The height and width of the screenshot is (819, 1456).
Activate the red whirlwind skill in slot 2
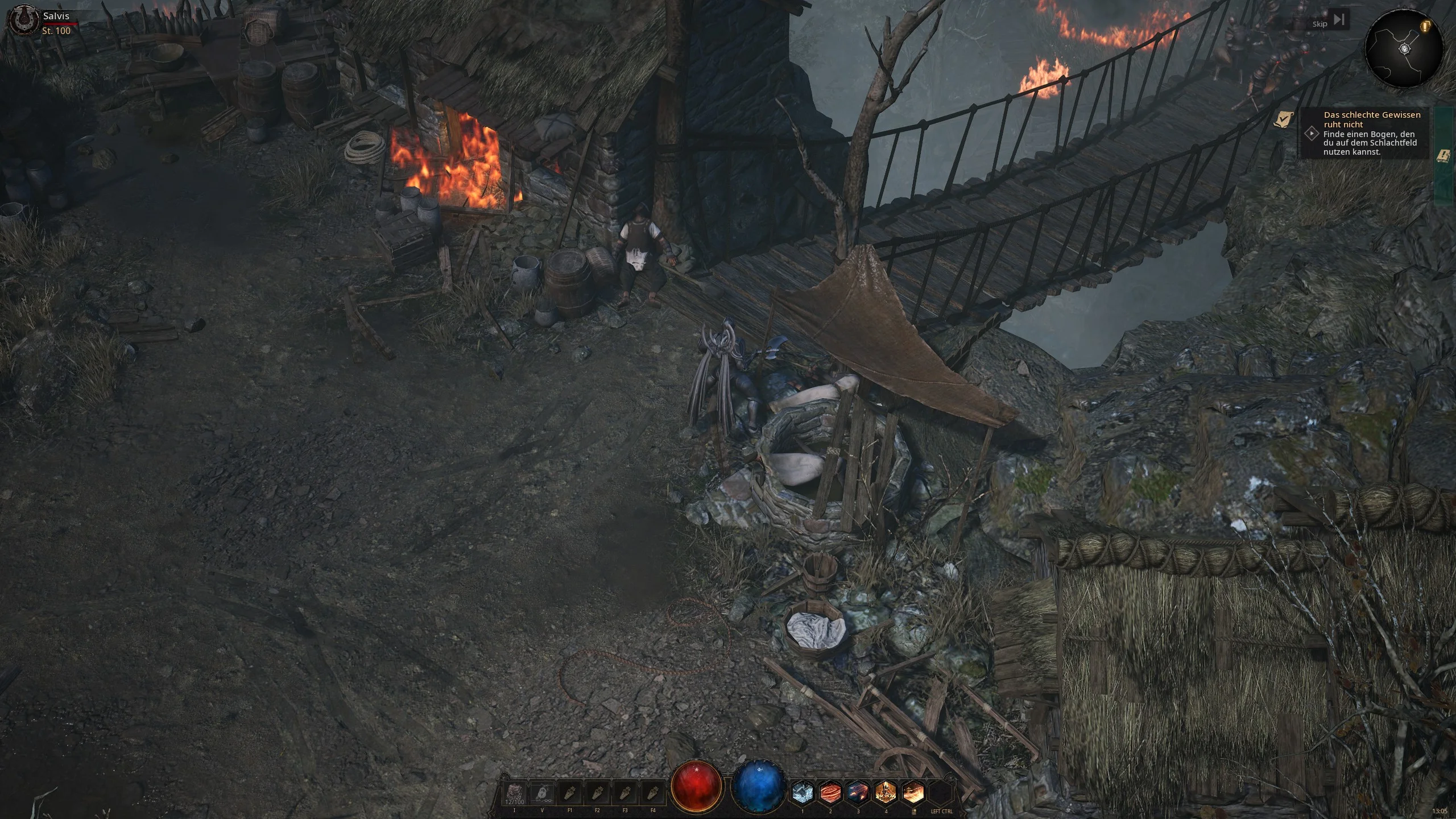[830, 792]
